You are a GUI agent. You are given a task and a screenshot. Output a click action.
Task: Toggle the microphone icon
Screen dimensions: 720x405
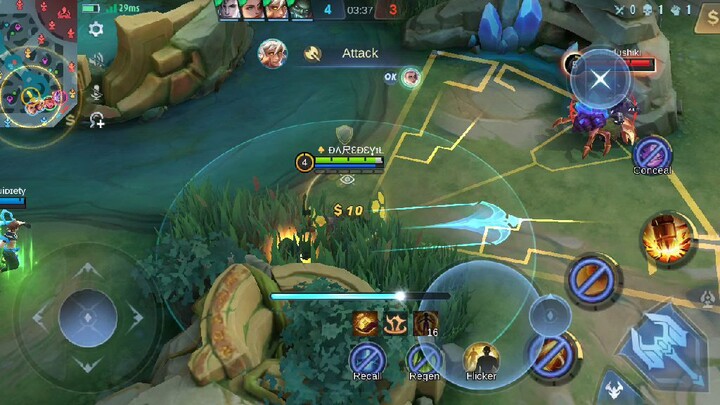(x=96, y=91)
